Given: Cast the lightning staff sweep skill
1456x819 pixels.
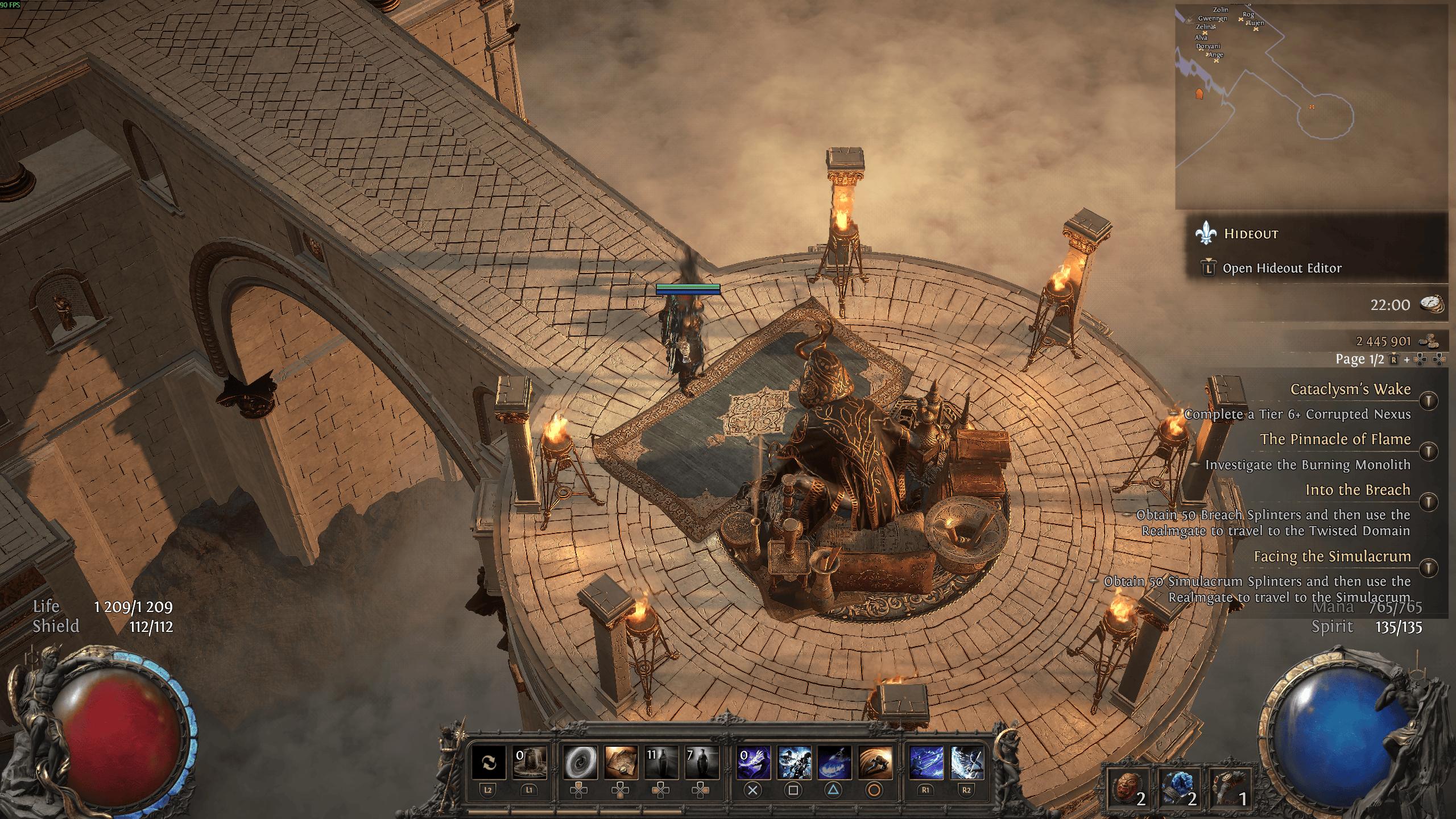Looking at the screenshot, I should pos(967,763).
